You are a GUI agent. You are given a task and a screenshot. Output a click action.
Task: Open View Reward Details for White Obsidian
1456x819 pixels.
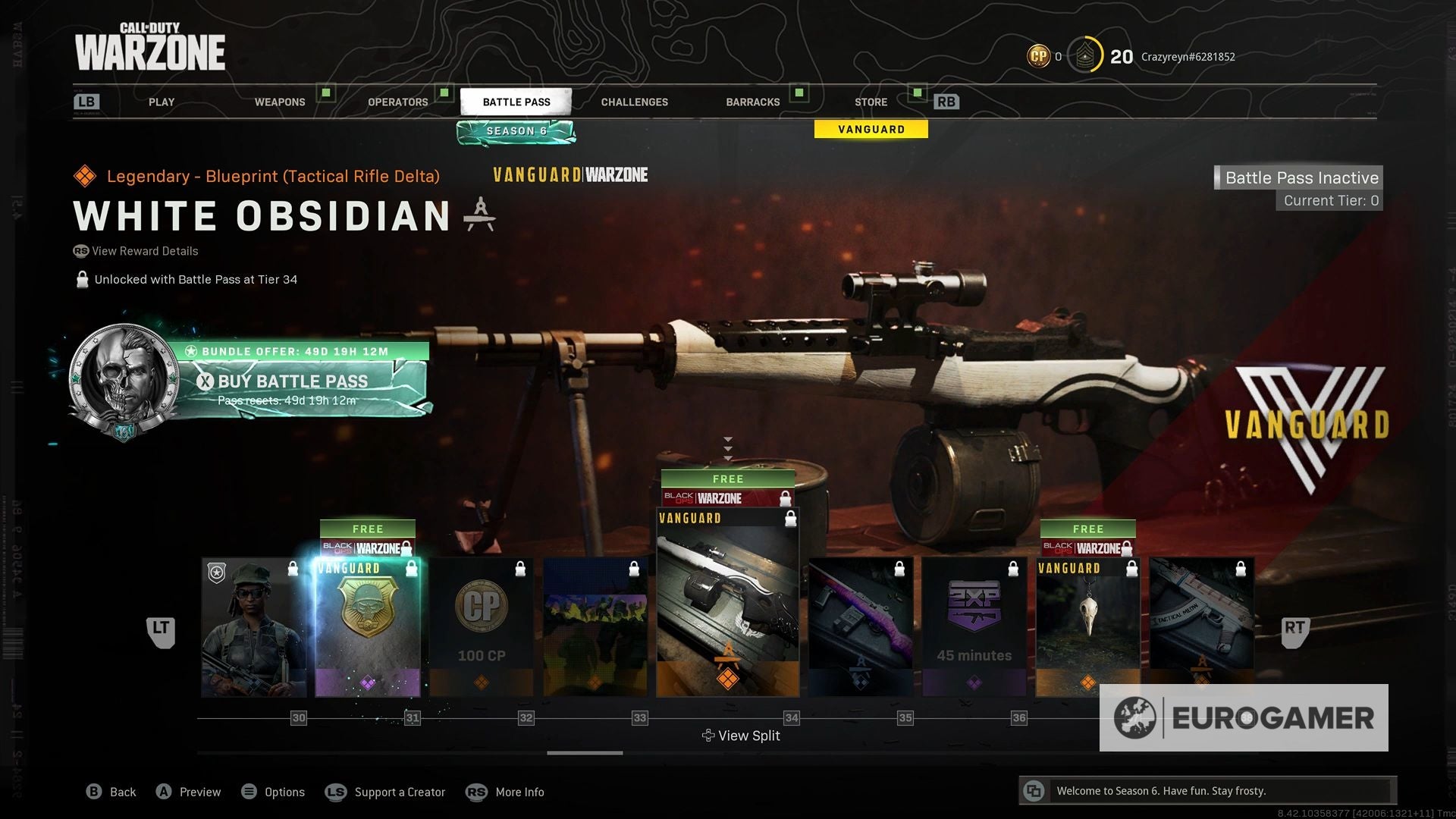click(136, 251)
